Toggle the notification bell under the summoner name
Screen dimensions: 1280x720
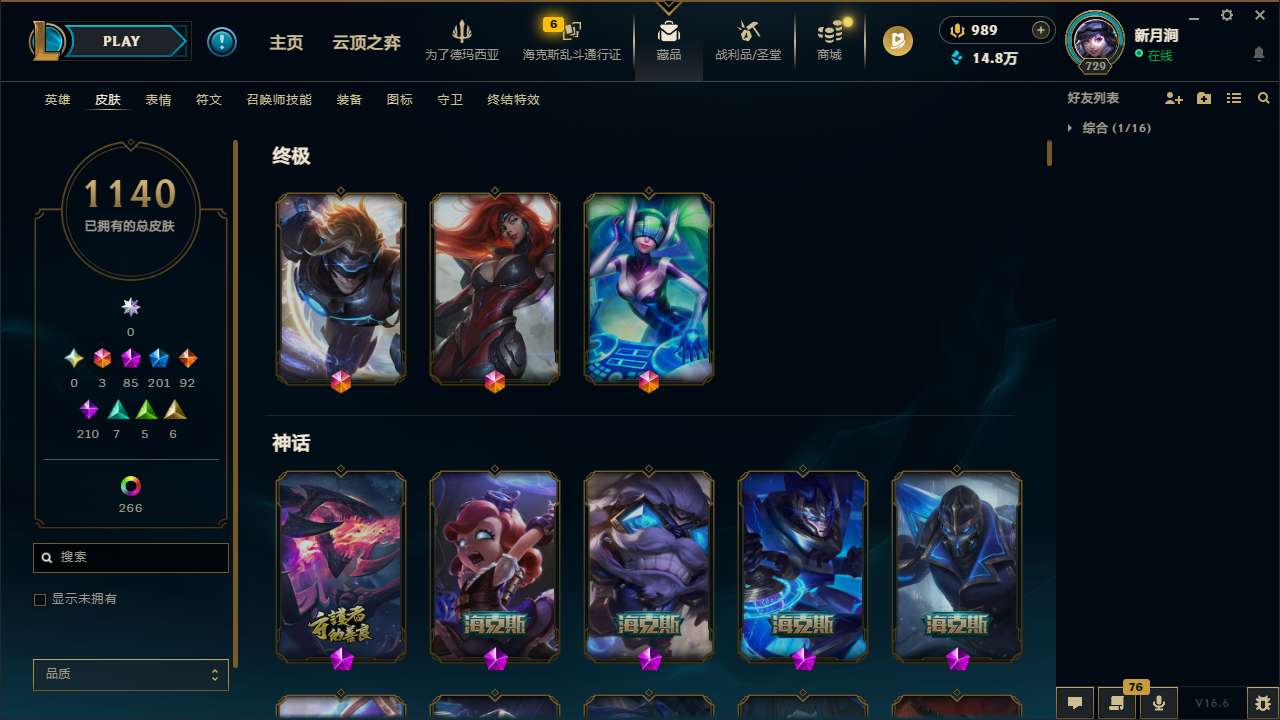tap(1258, 56)
